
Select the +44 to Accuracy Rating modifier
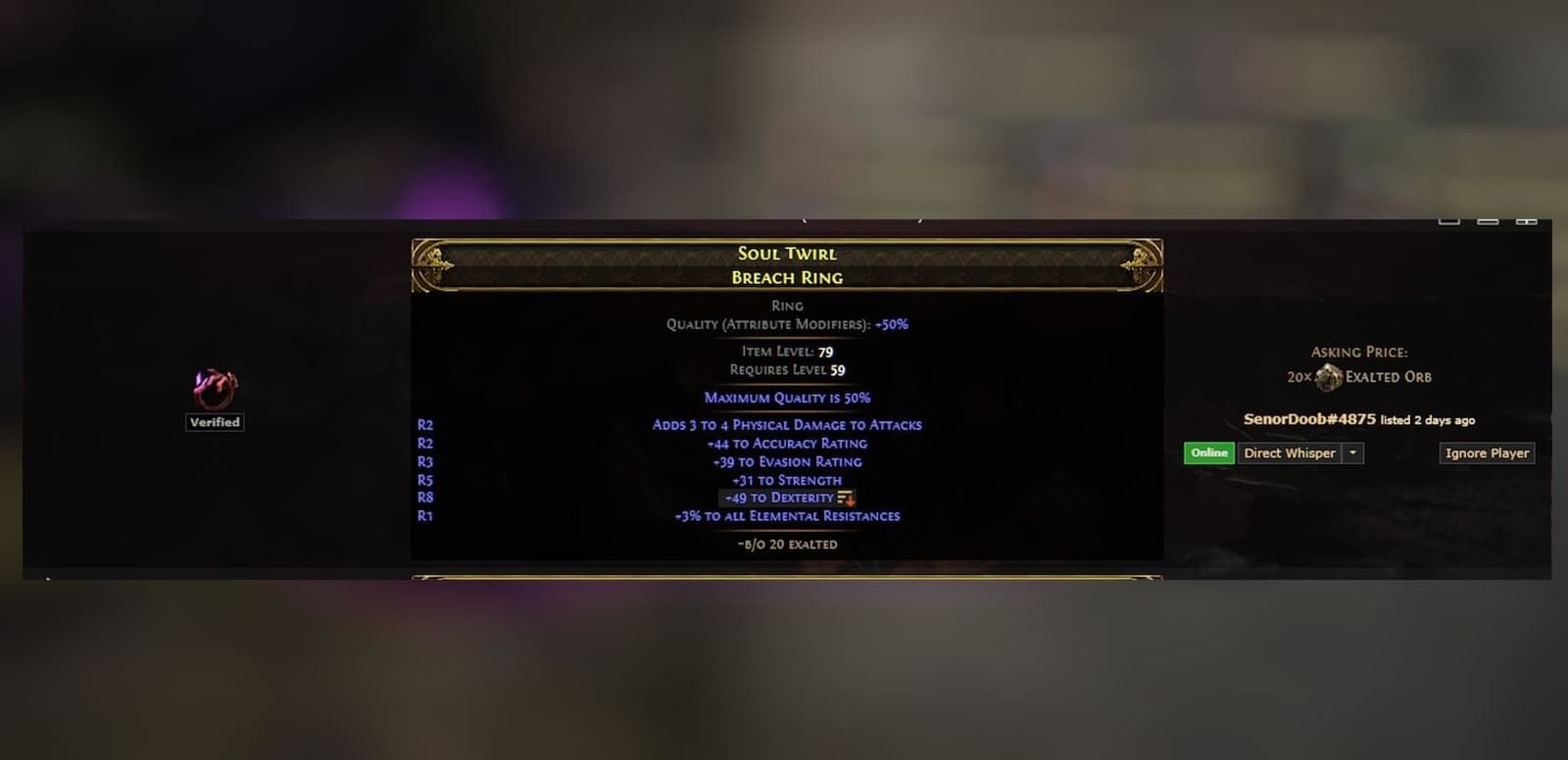point(787,443)
